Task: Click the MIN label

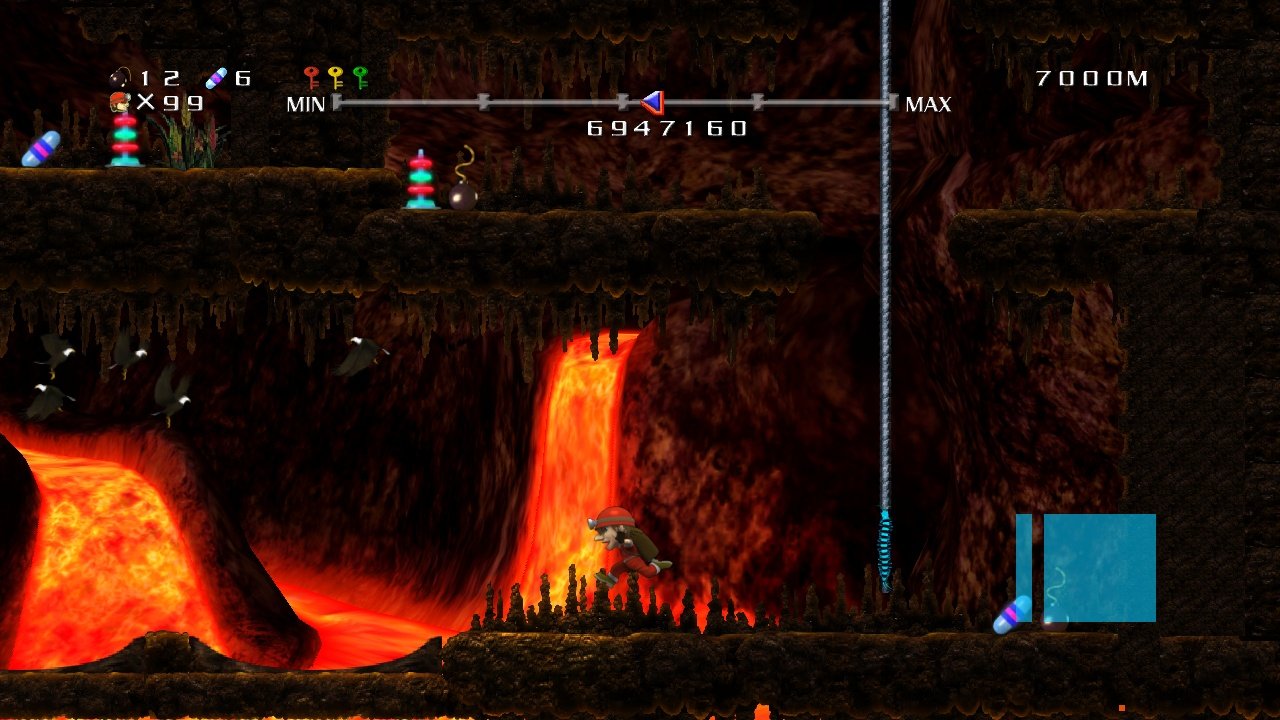Action: pyautogui.click(x=304, y=103)
